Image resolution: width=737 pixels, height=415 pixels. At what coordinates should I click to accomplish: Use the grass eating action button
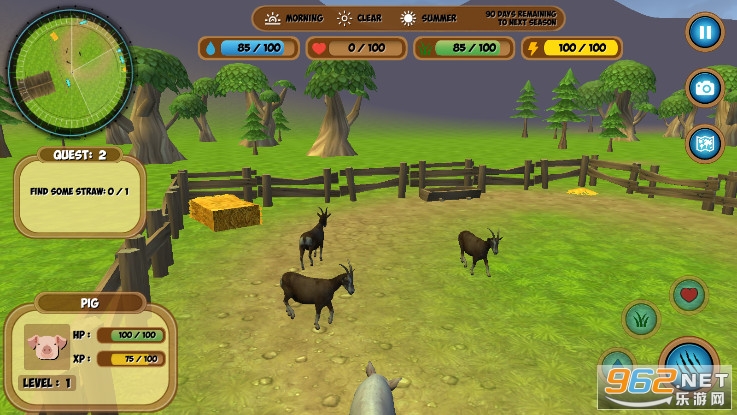pos(640,320)
